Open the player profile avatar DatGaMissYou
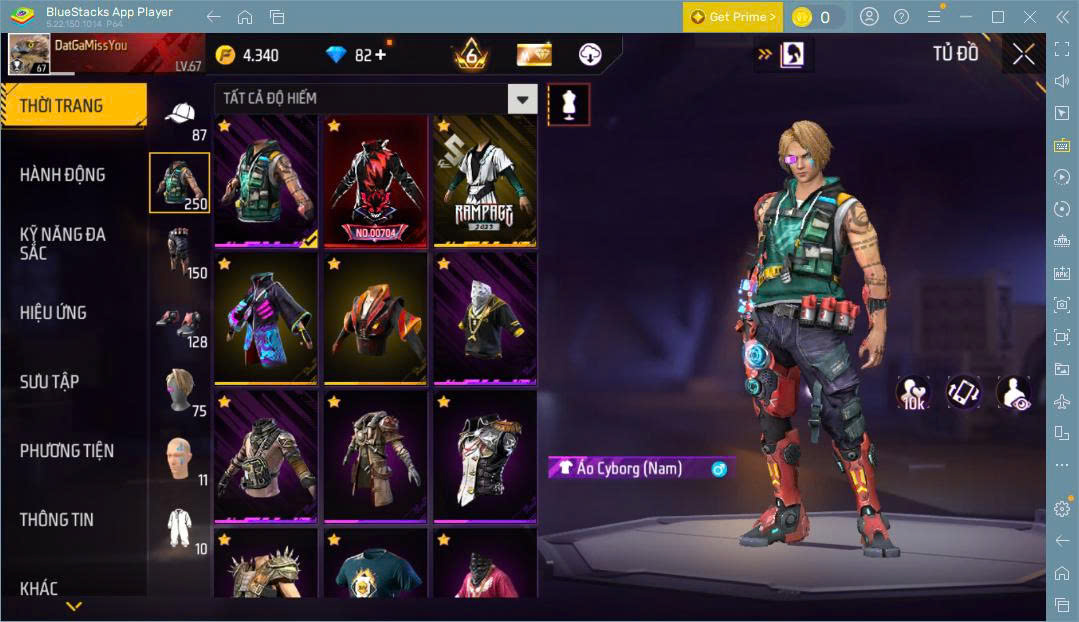The width and height of the screenshot is (1079, 622). click(29, 54)
